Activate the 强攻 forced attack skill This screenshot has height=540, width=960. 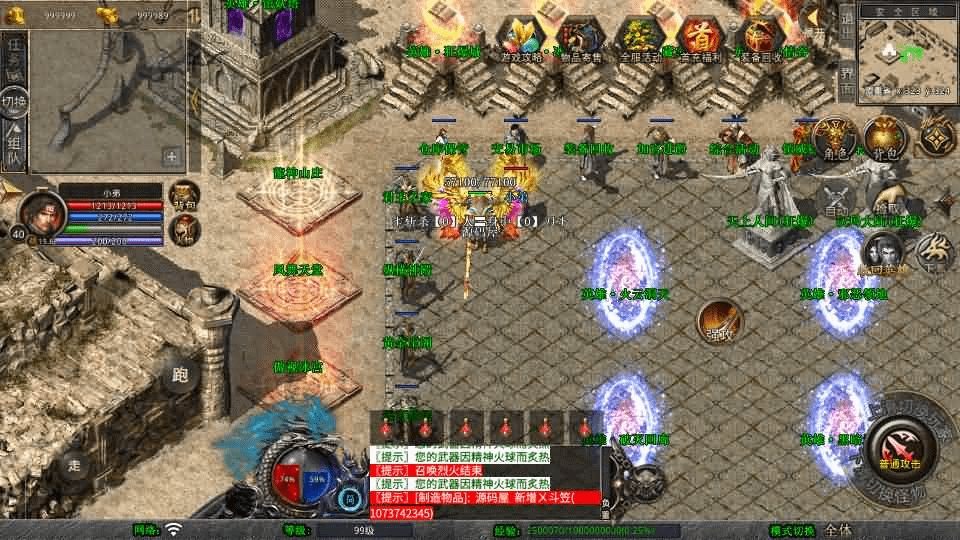click(x=719, y=322)
